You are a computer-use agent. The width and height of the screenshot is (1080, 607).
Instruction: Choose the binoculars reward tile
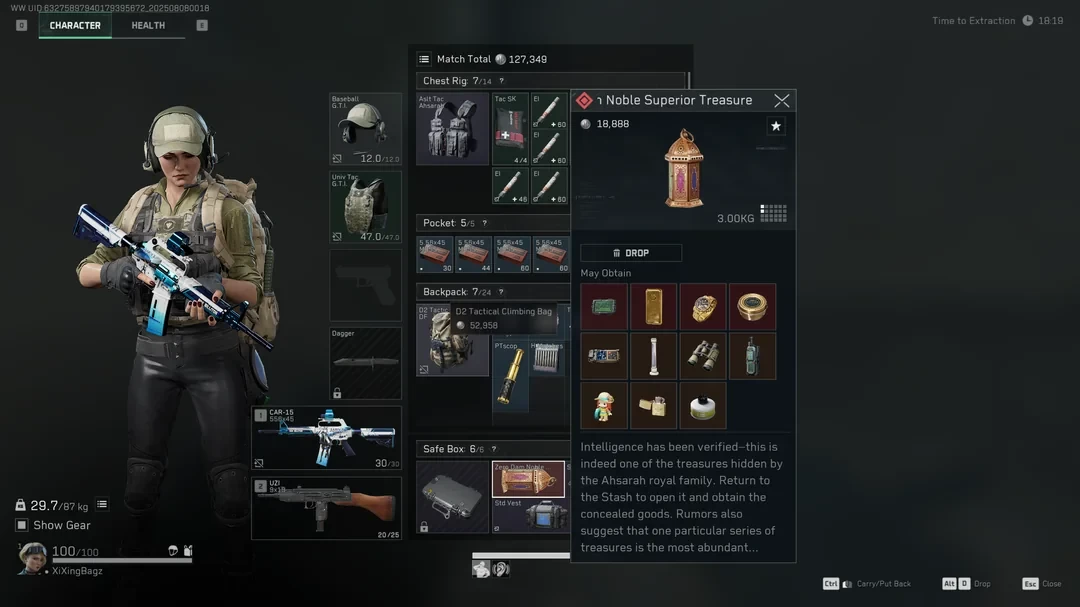pyautogui.click(x=703, y=356)
